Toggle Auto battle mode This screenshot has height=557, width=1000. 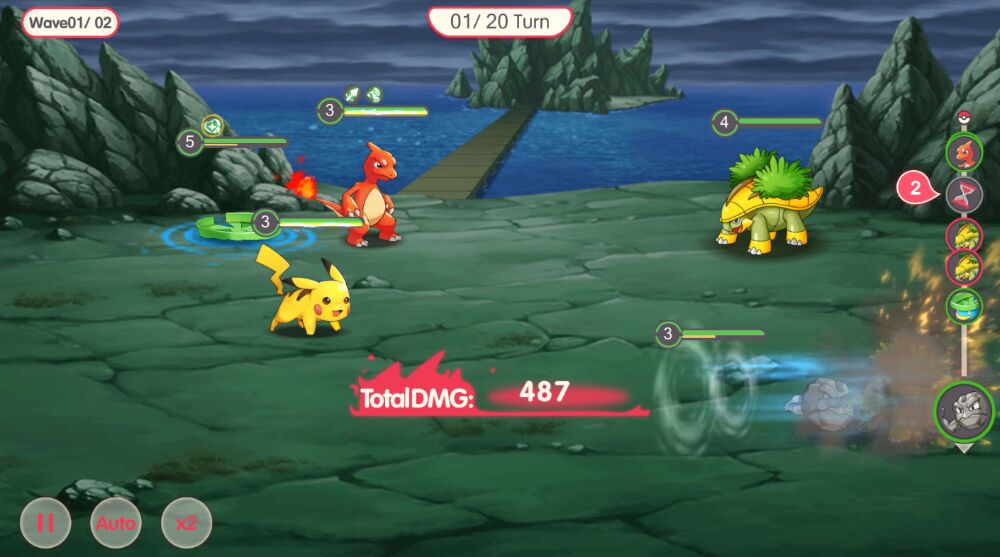pyautogui.click(x=116, y=523)
